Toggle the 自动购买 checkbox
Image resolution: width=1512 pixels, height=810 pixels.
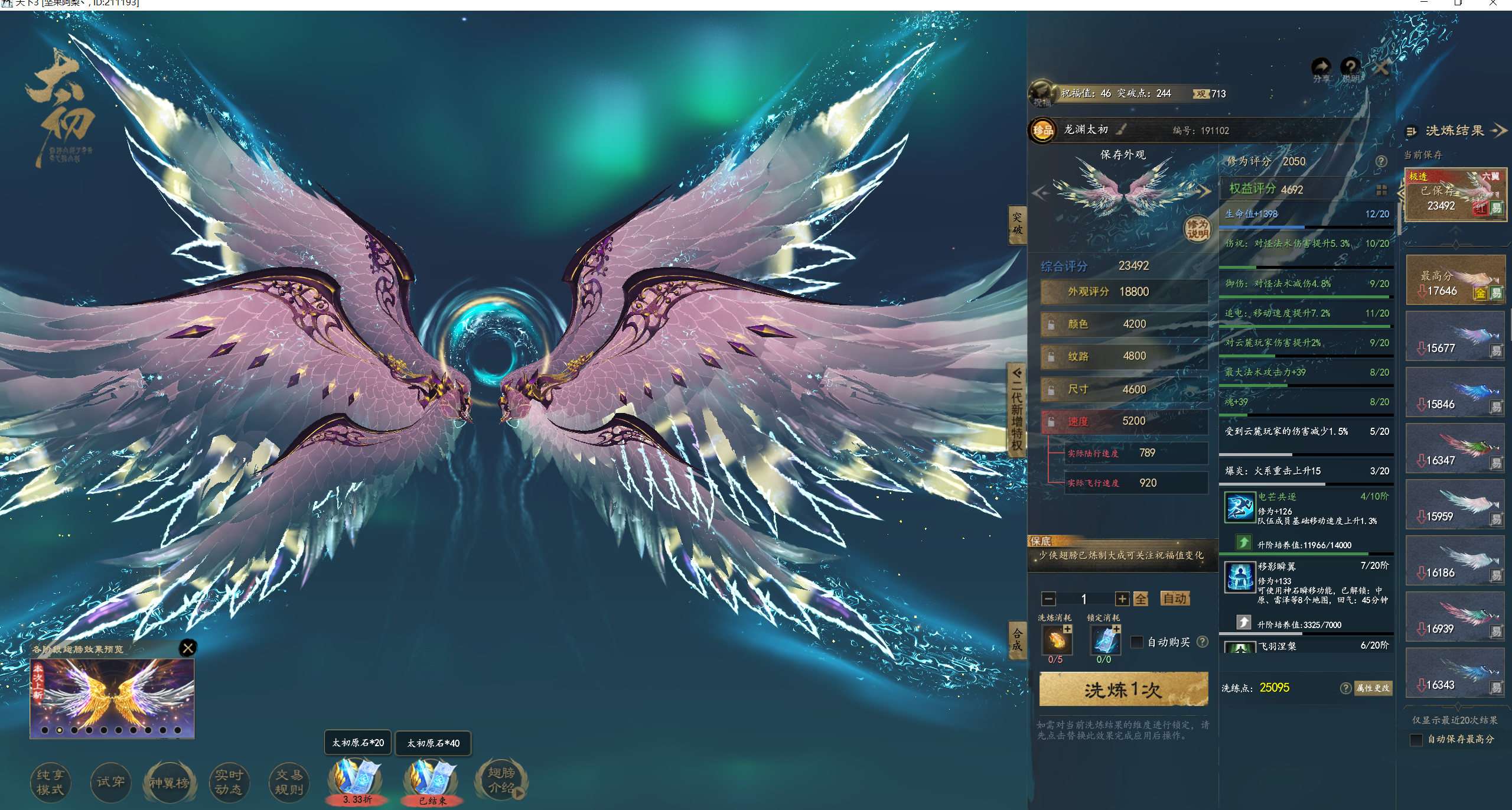coord(1136,642)
